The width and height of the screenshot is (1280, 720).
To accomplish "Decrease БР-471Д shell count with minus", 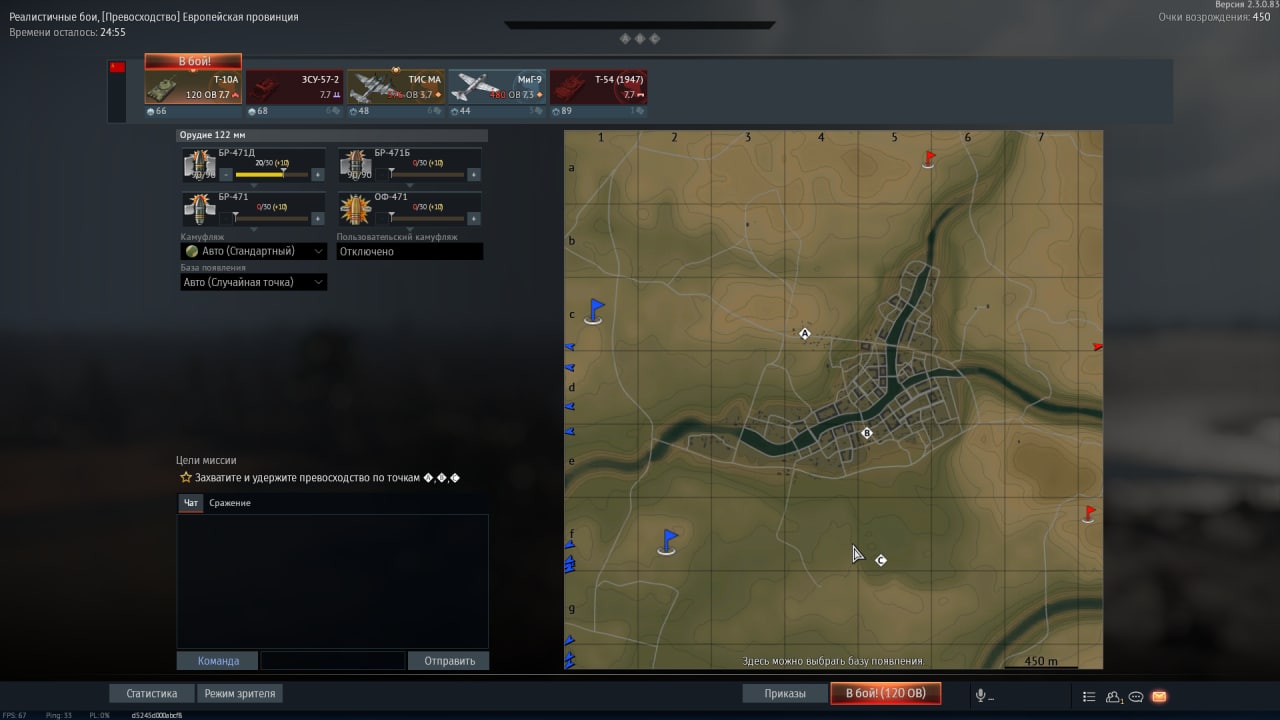I will point(225,174).
